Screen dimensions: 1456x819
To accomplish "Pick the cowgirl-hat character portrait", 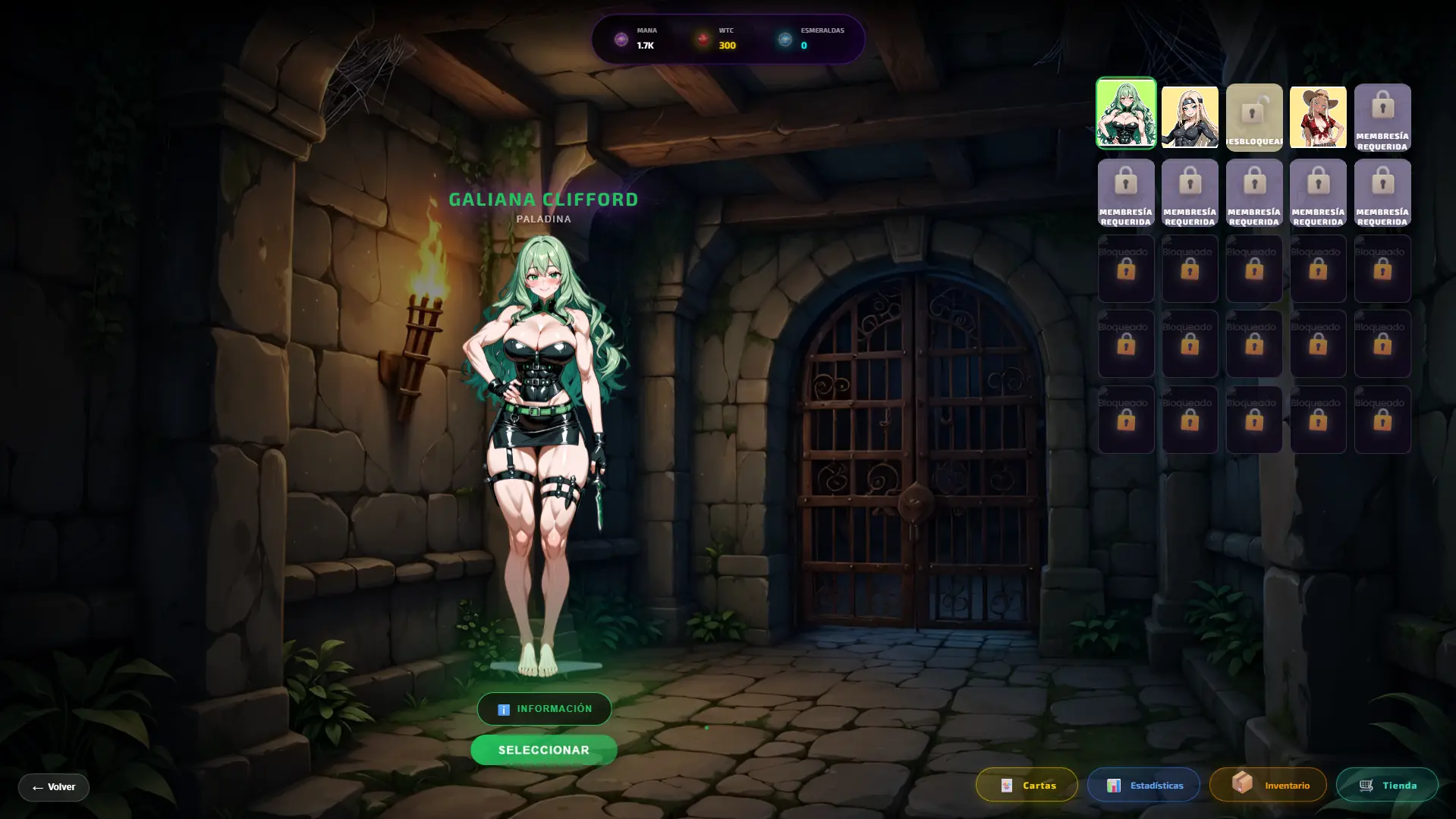I will (1318, 116).
